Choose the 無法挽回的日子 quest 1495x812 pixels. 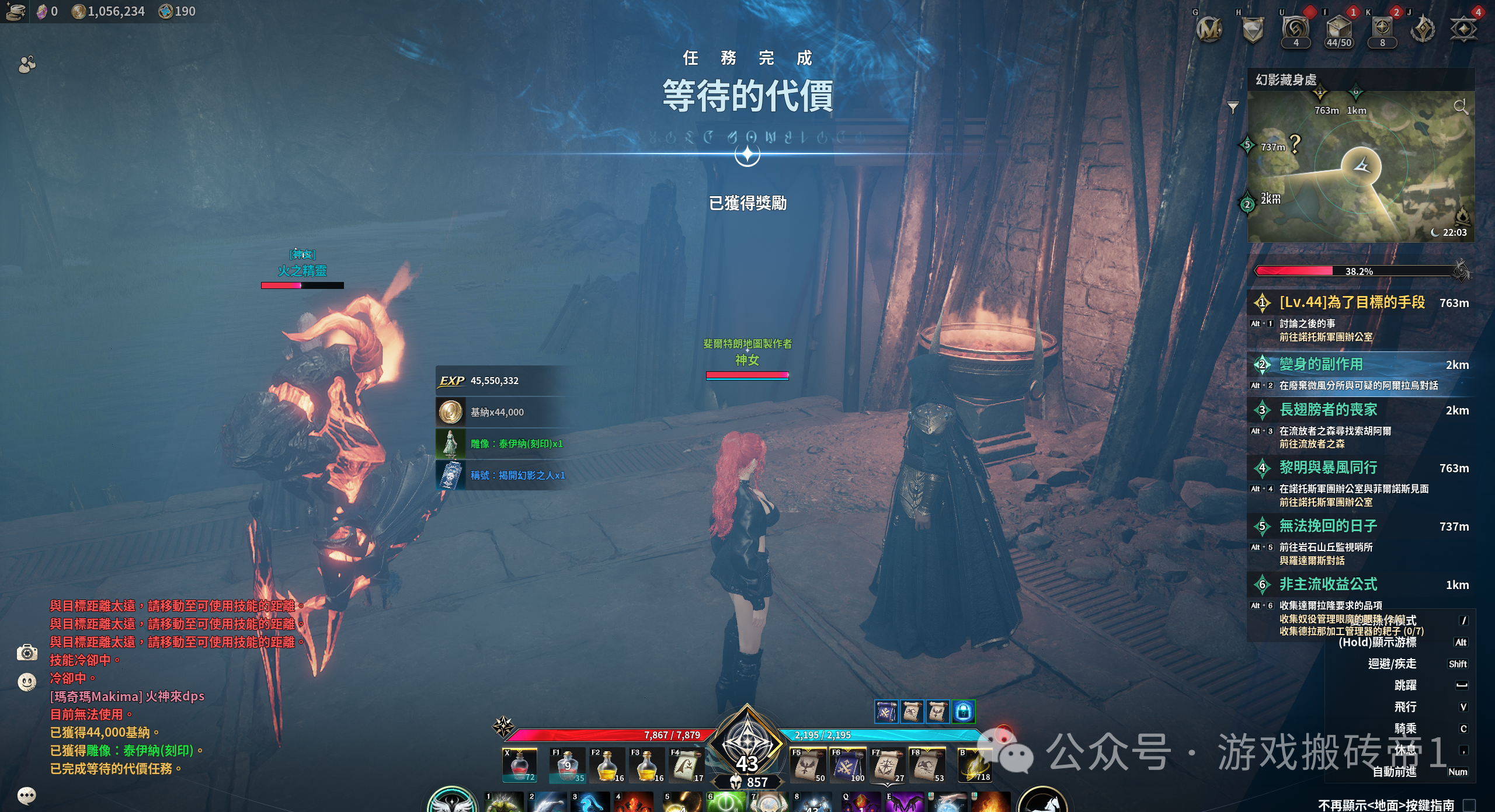(x=1328, y=526)
